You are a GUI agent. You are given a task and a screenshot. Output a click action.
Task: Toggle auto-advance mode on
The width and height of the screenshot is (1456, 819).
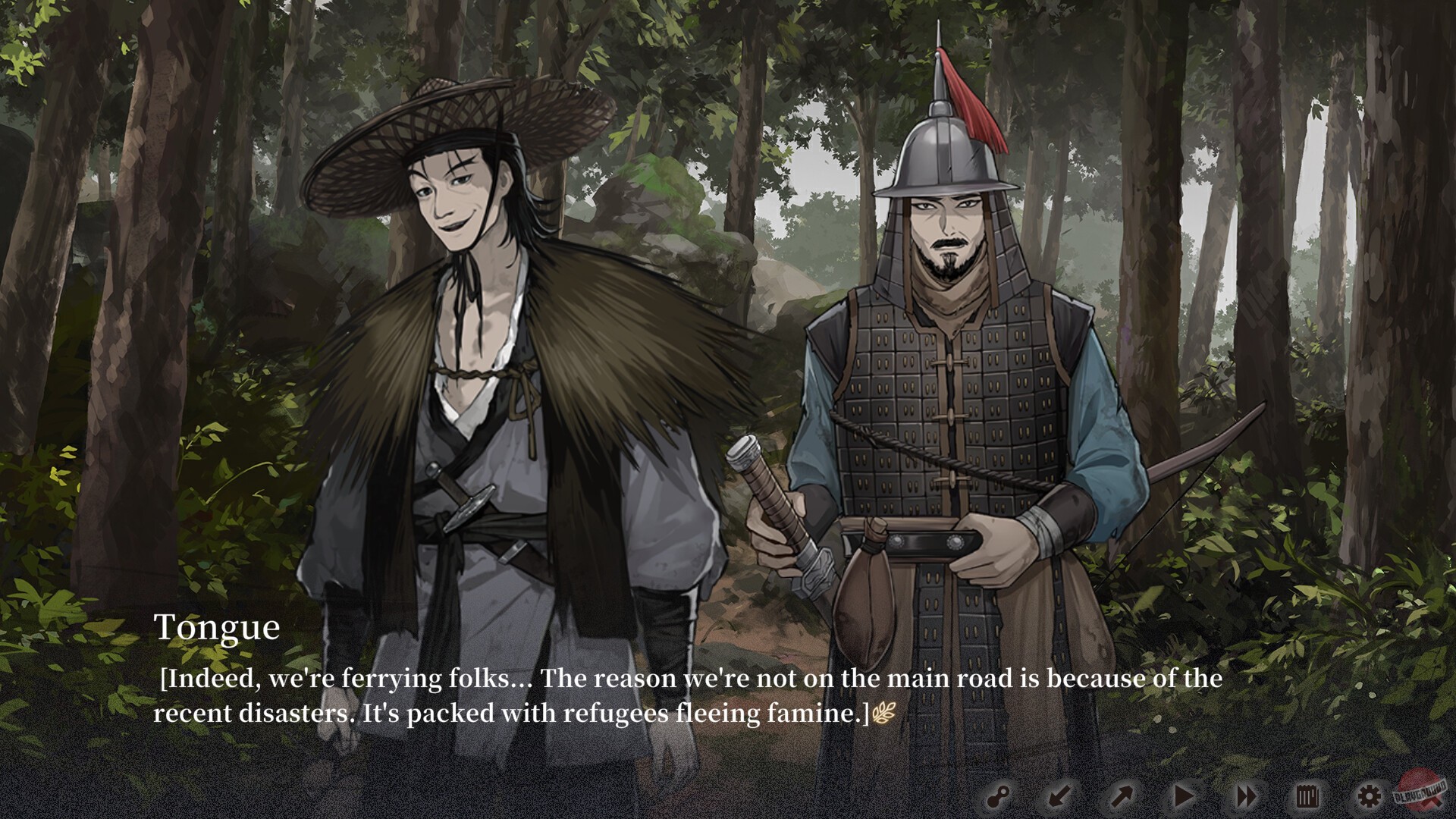coord(1183,795)
